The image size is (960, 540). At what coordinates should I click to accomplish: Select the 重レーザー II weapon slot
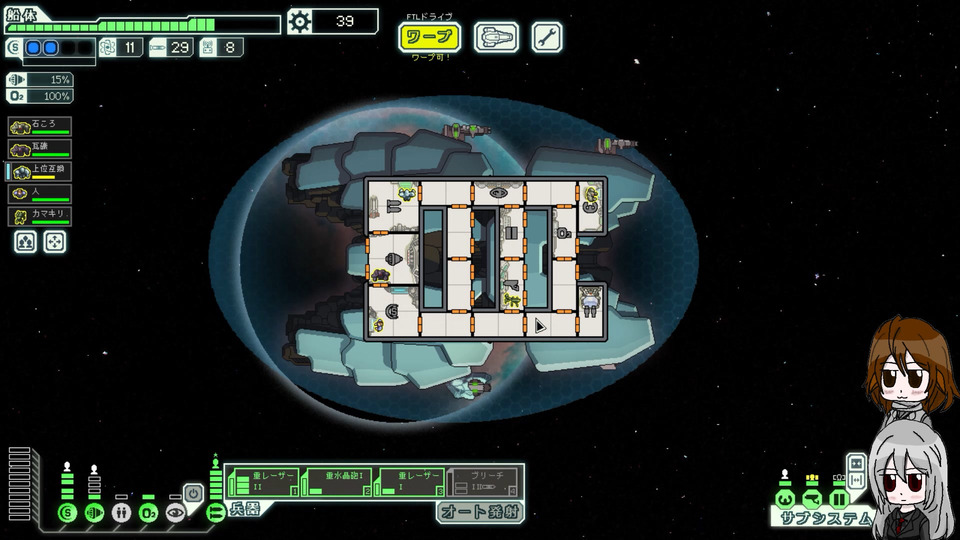[264, 481]
